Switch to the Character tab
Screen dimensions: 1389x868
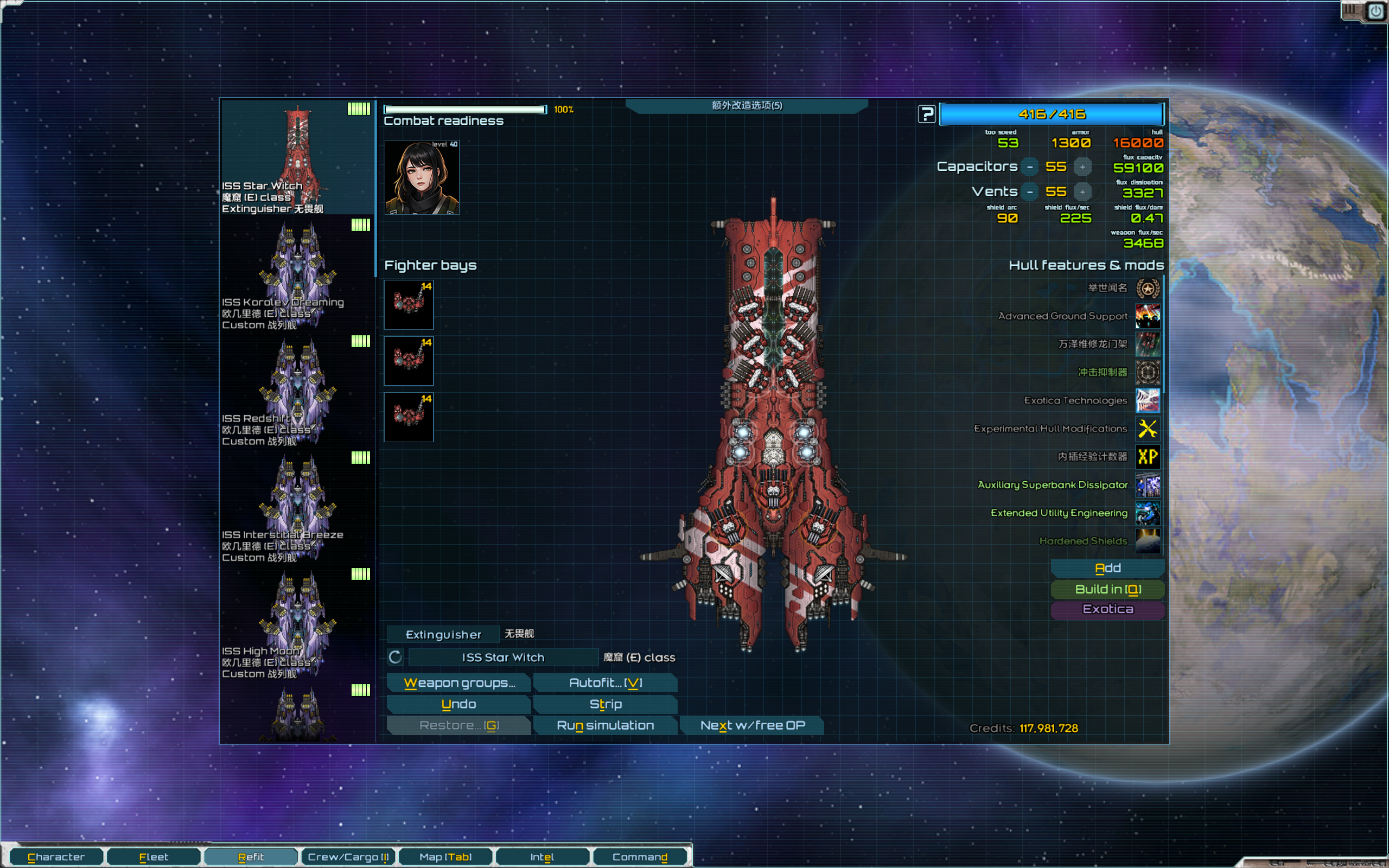(56, 857)
